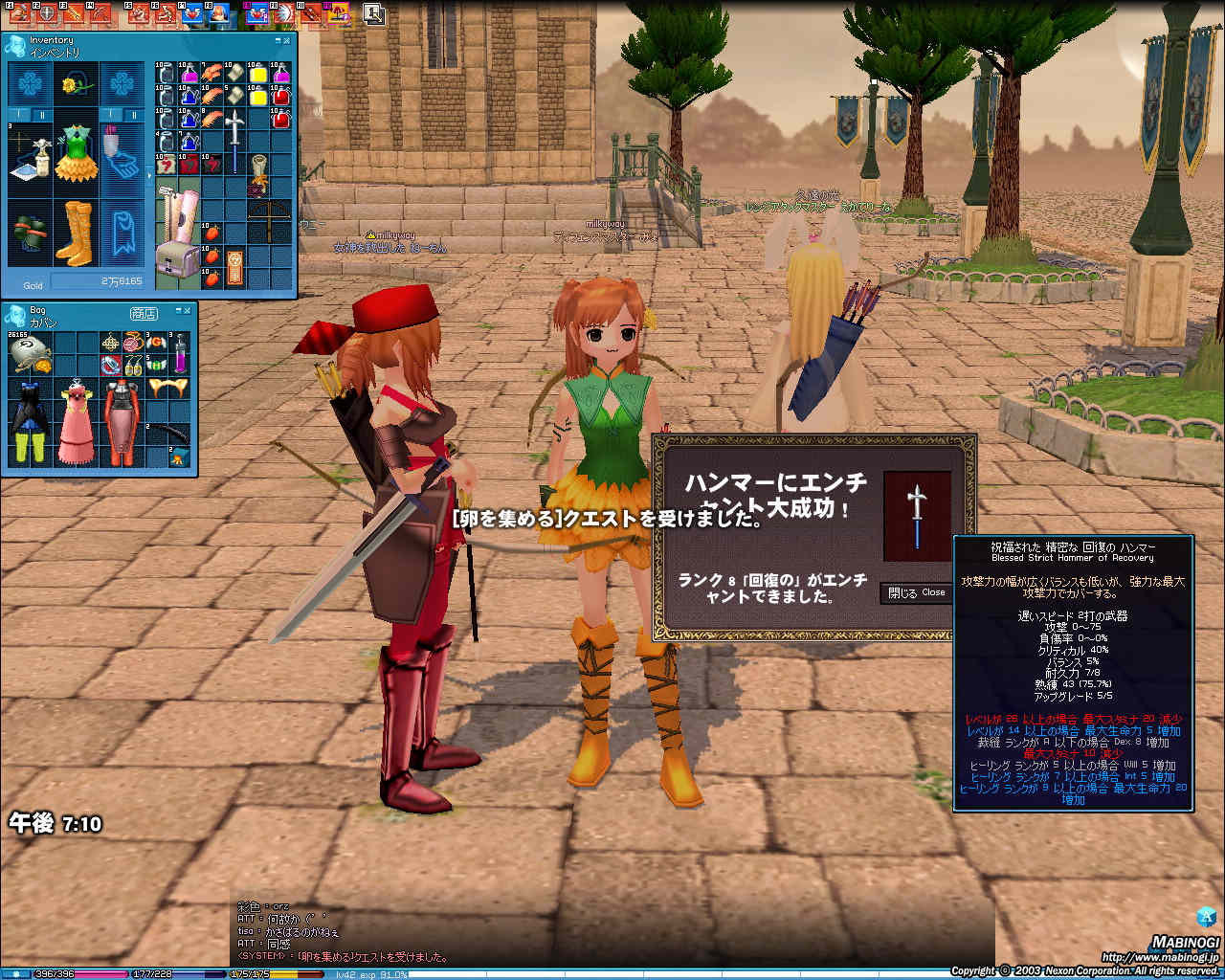Click the equipped green sunflower dress
The width and height of the screenshot is (1225, 980).
pos(75,151)
